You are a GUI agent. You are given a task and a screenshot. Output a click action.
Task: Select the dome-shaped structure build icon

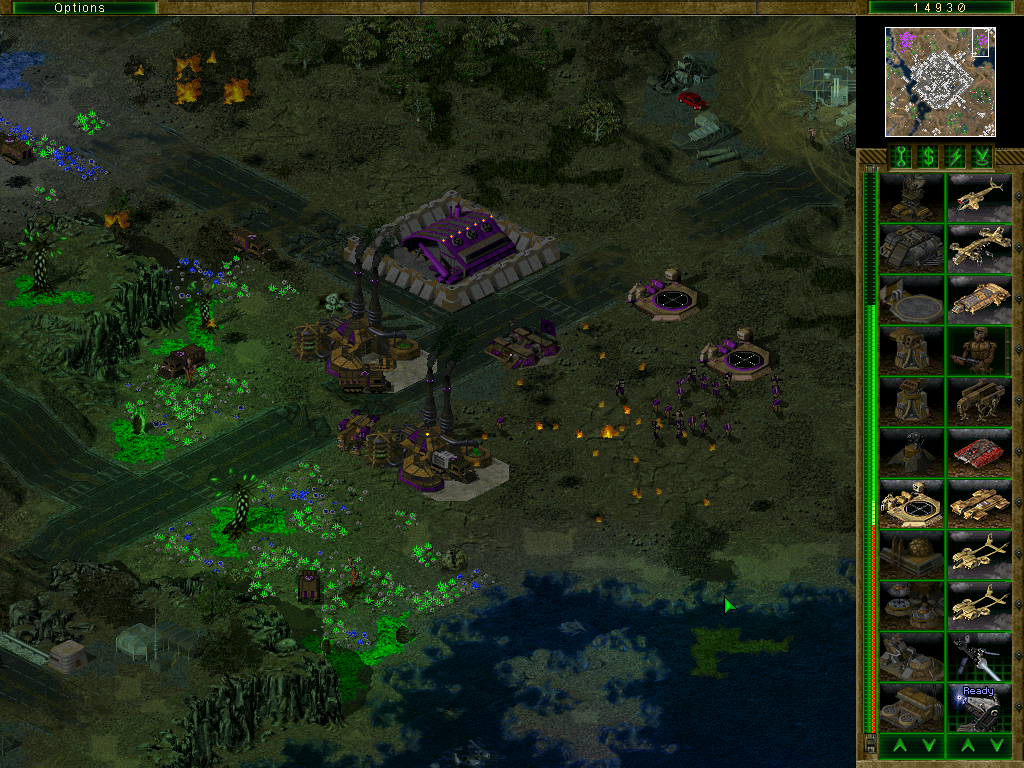pos(911,555)
